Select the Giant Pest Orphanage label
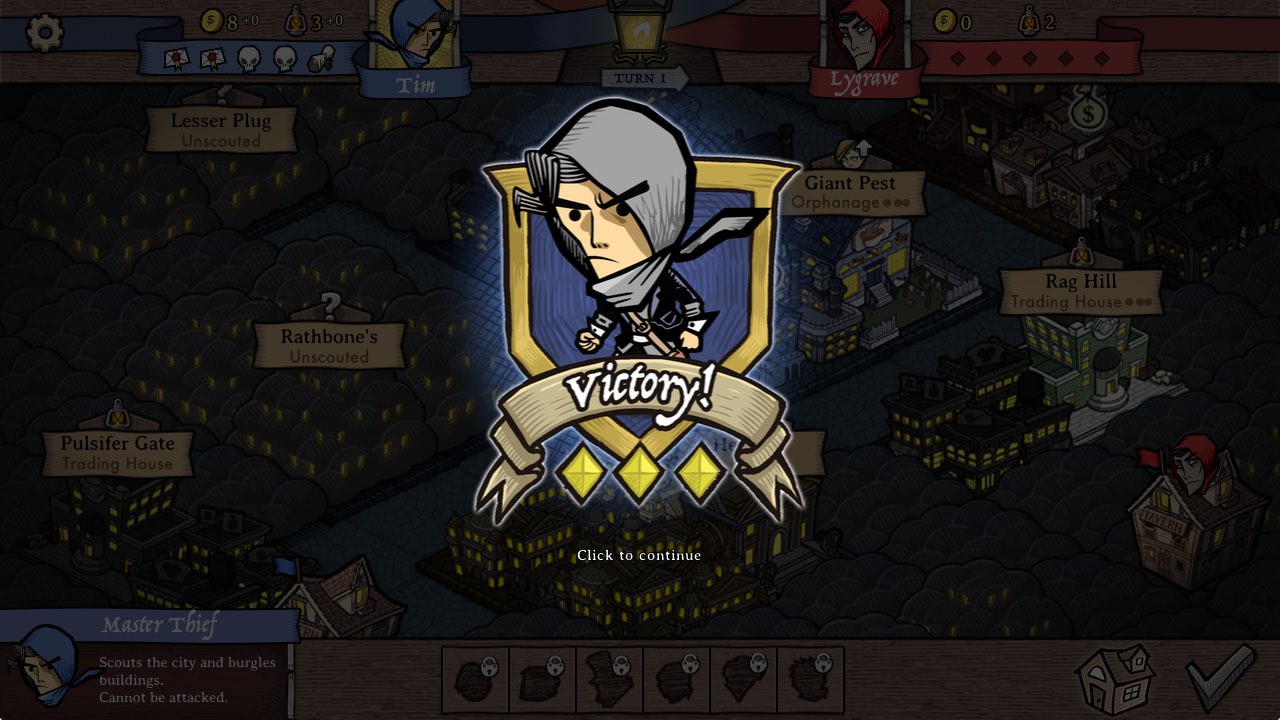 [x=850, y=192]
